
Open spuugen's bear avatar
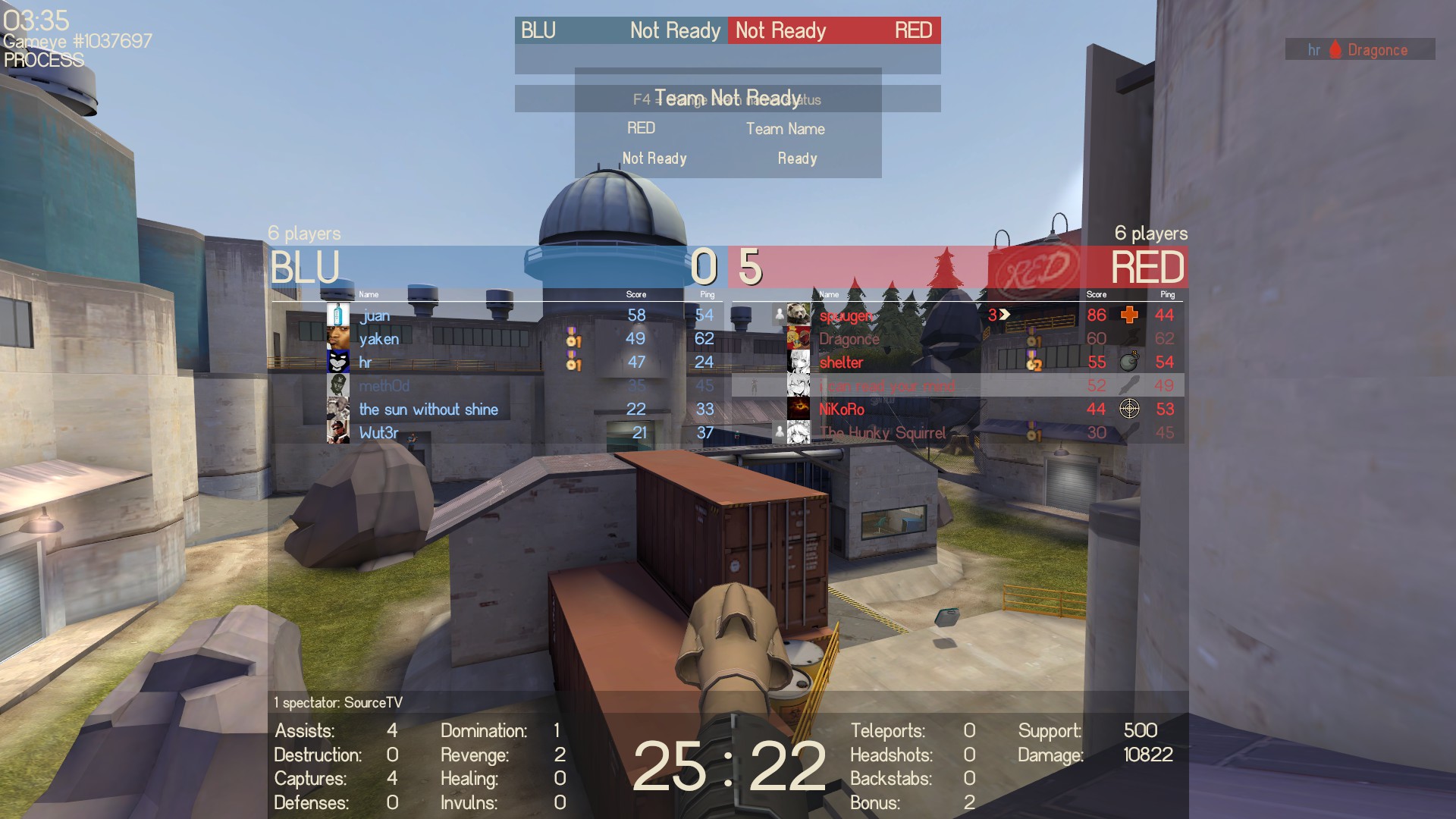pos(798,315)
